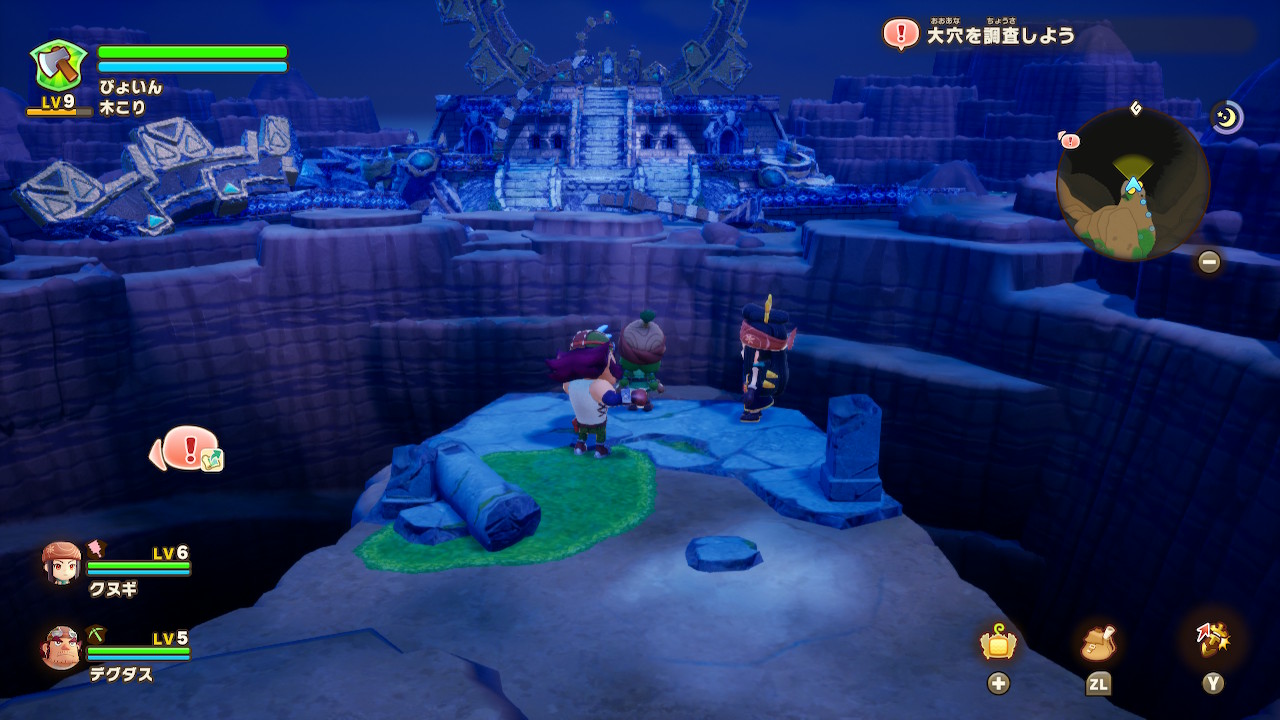This screenshot has width=1280, height=720.
Task: Select party member デグダス portrait
Action: [62, 647]
